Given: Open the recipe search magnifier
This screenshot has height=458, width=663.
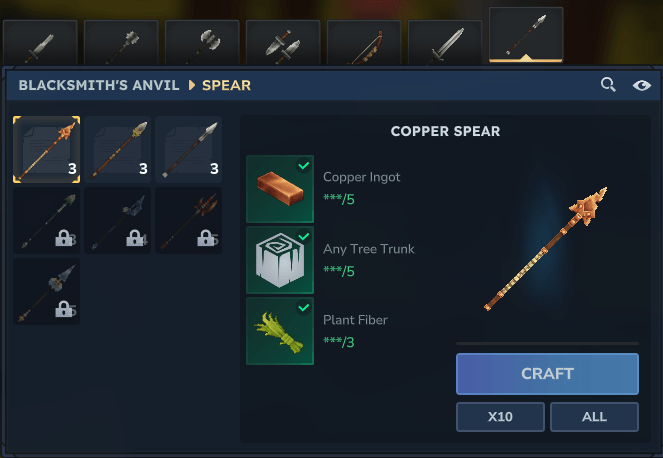Looking at the screenshot, I should click(x=608, y=85).
